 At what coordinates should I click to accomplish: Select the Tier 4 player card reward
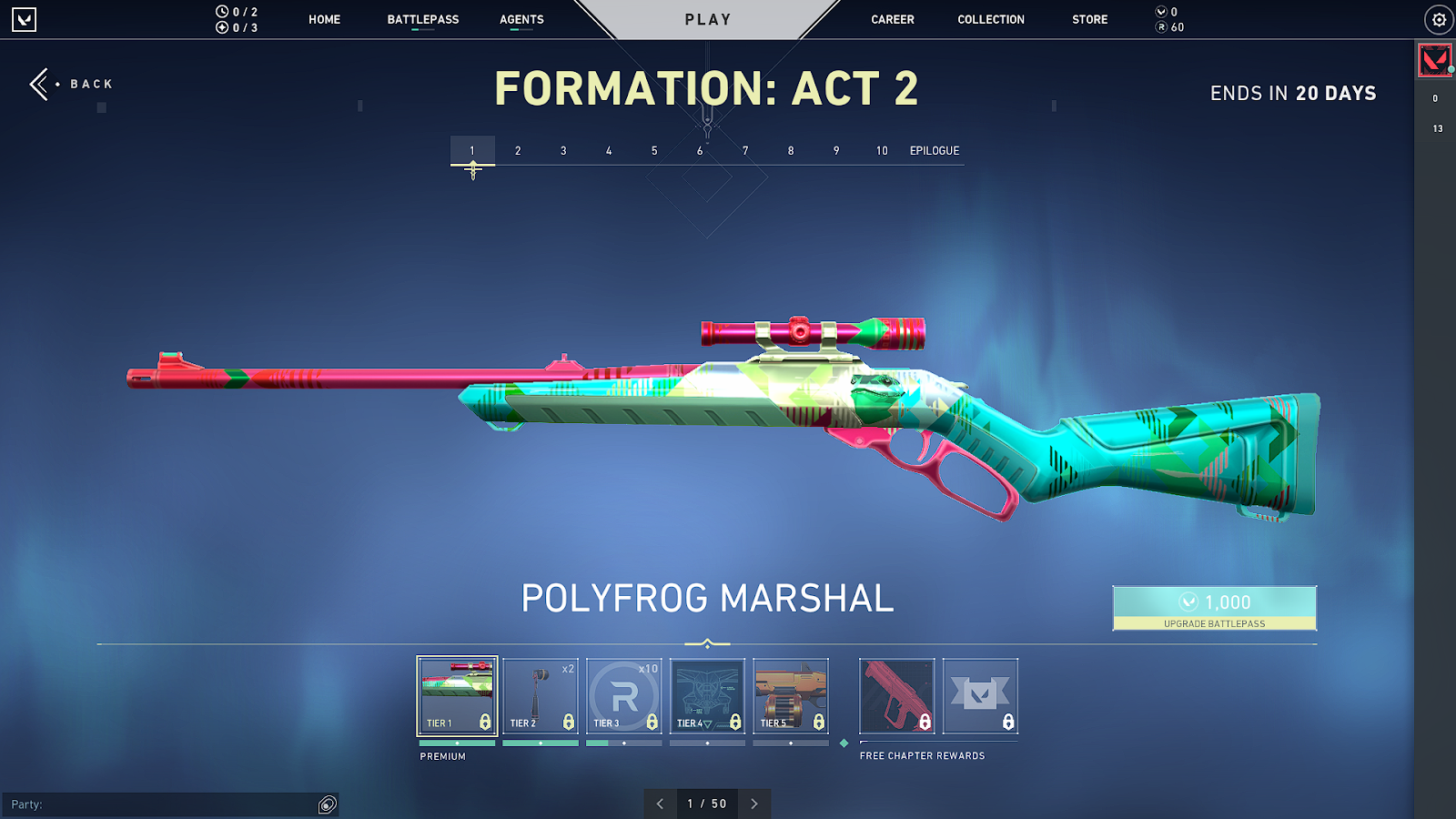[x=707, y=696]
